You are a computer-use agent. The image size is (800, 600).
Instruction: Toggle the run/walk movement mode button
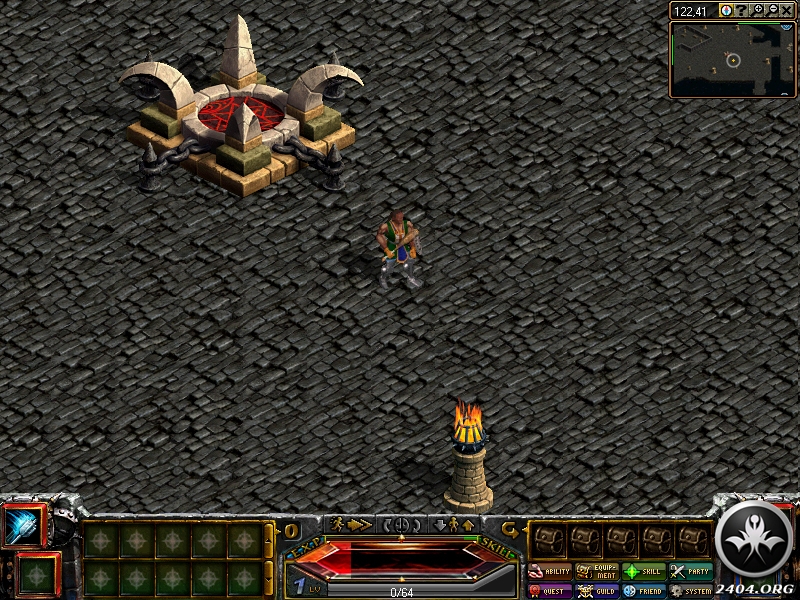point(350,524)
